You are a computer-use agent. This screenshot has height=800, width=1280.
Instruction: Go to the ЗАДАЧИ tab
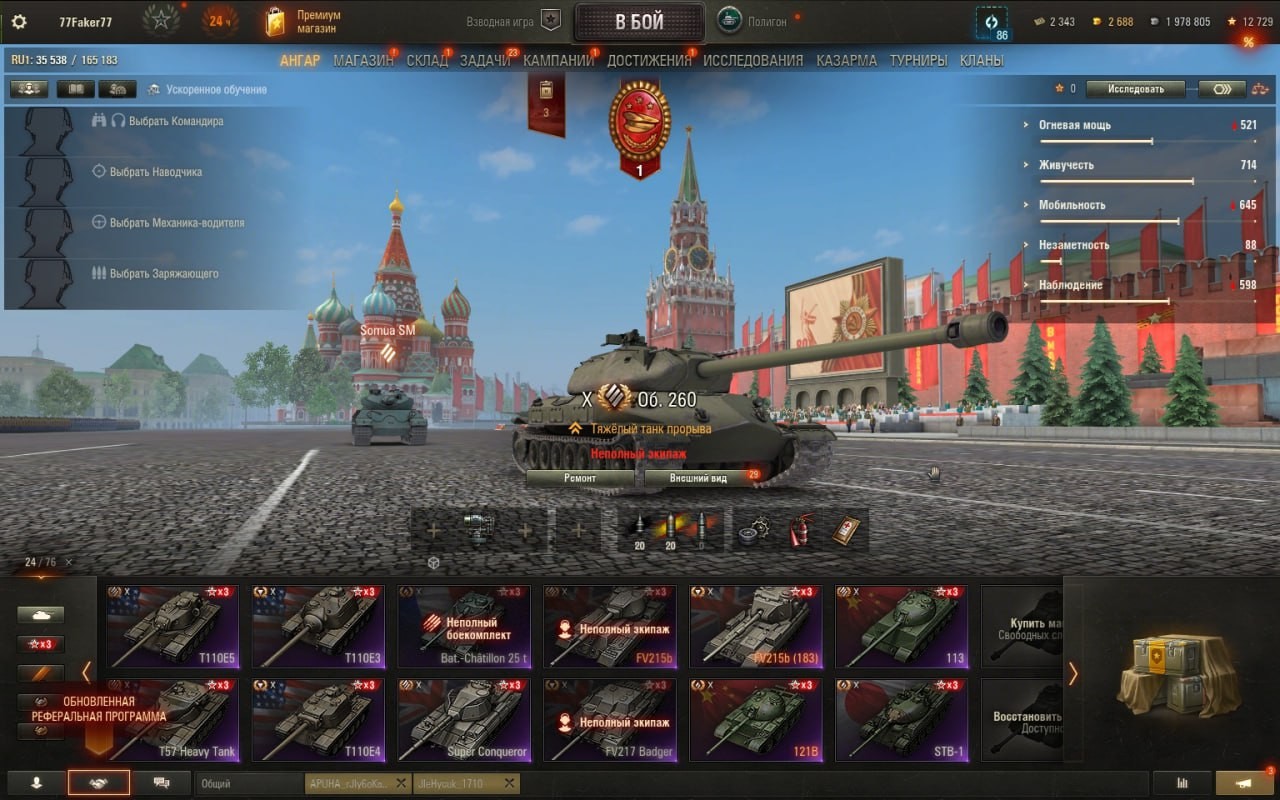485,60
